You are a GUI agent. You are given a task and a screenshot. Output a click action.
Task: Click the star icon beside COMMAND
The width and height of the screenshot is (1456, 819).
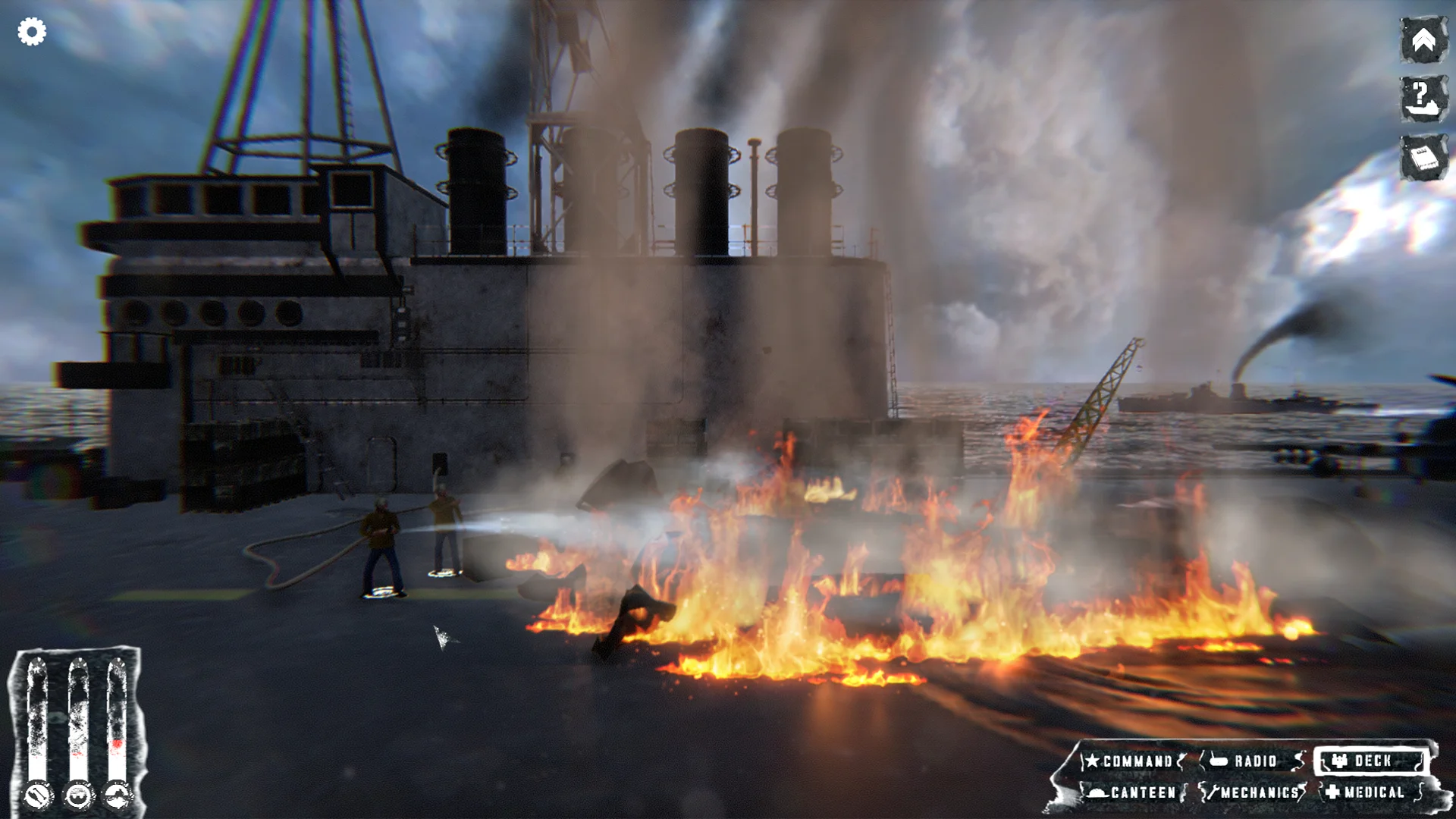pos(1092,761)
